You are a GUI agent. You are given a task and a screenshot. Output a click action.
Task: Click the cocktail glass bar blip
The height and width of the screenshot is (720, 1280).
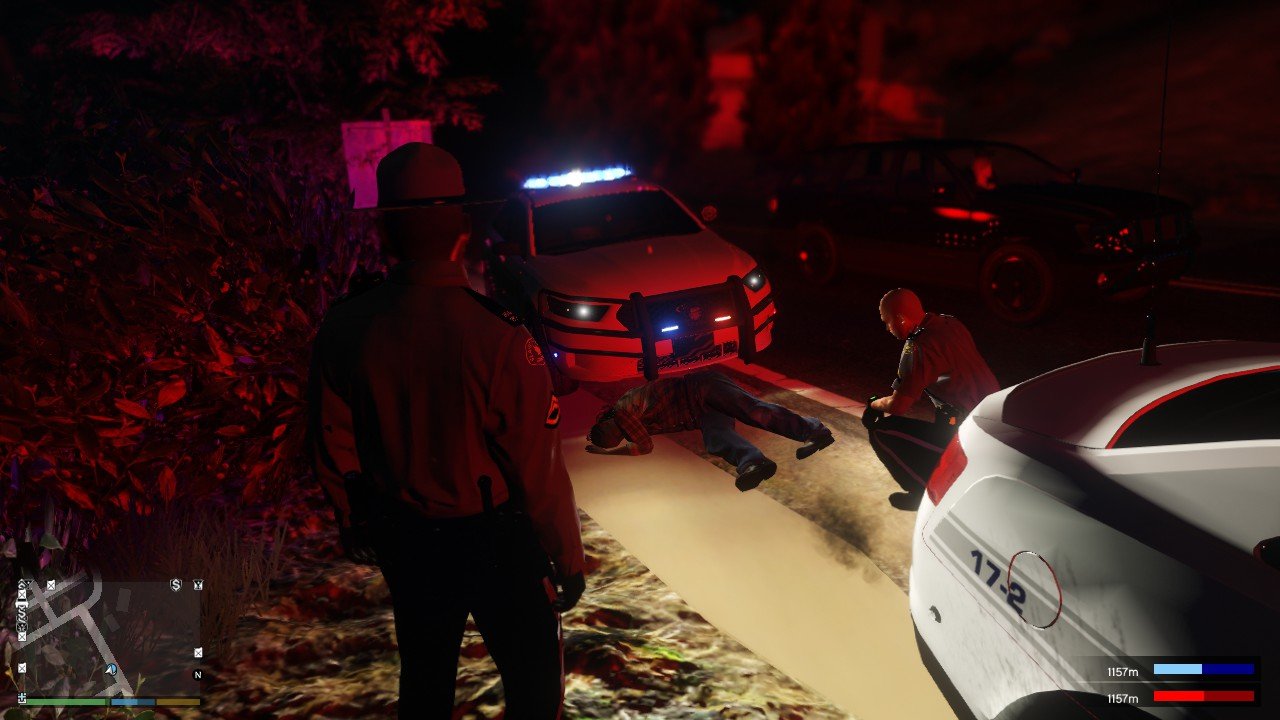198,585
